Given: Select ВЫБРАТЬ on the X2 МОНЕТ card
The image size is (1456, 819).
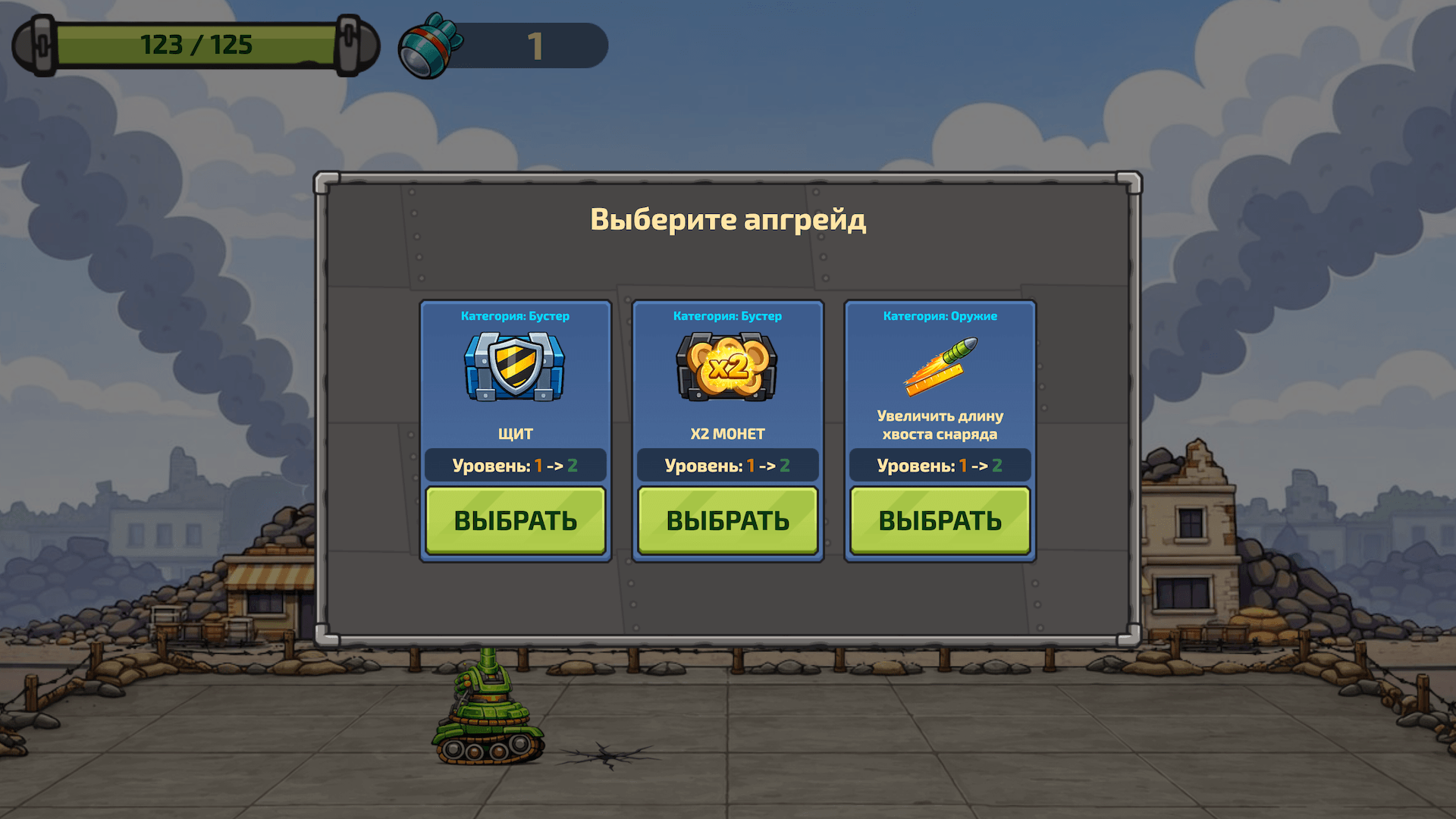Looking at the screenshot, I should (727, 520).
